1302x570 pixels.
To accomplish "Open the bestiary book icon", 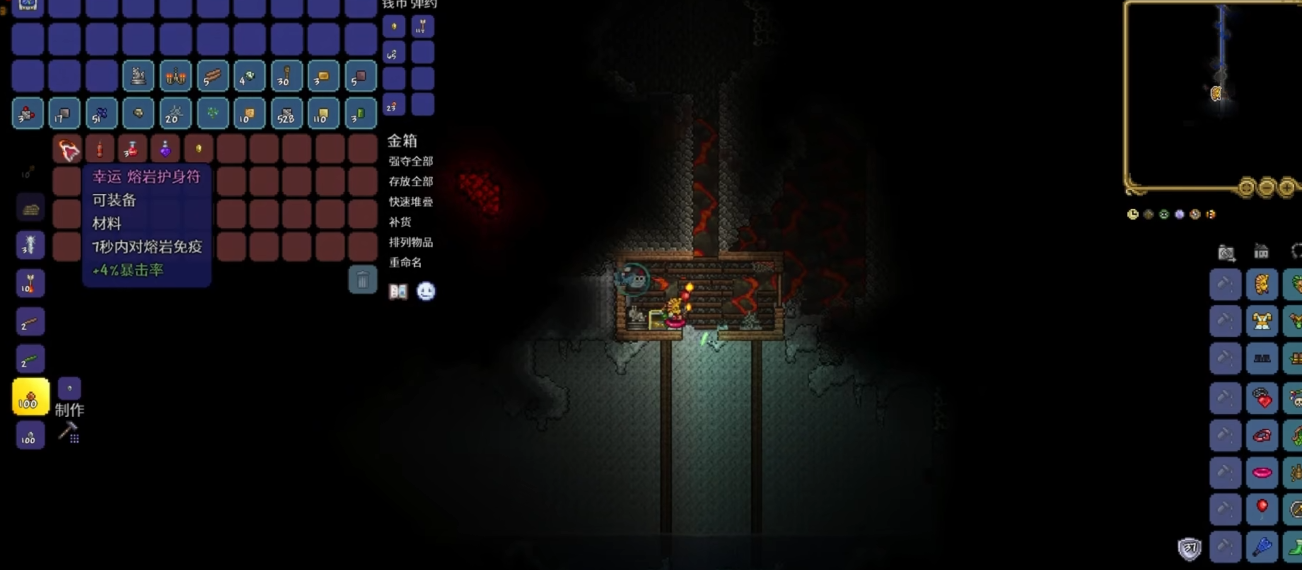I will coord(398,292).
